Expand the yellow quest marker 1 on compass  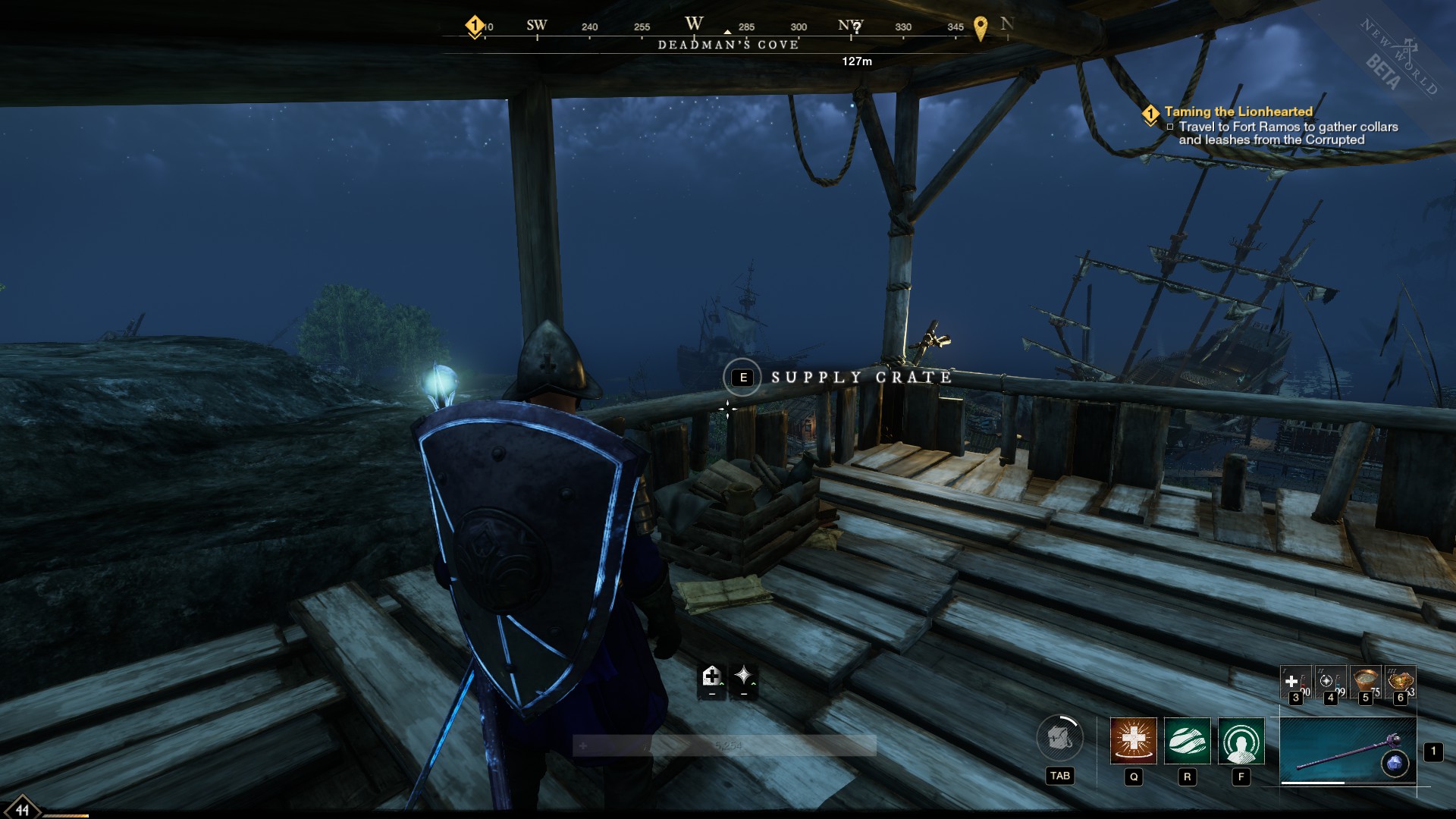[x=475, y=25]
